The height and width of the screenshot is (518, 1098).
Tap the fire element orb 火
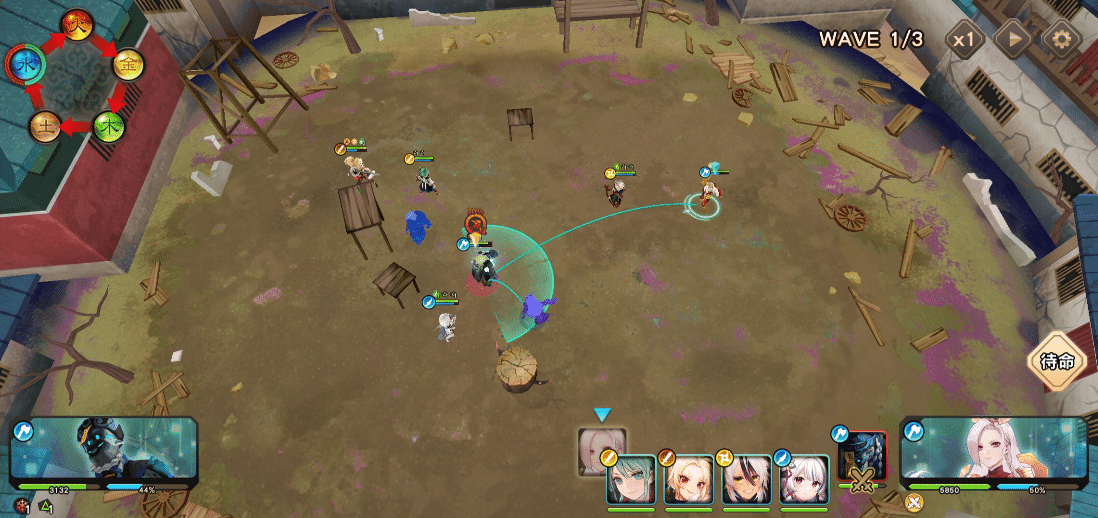coord(76,24)
